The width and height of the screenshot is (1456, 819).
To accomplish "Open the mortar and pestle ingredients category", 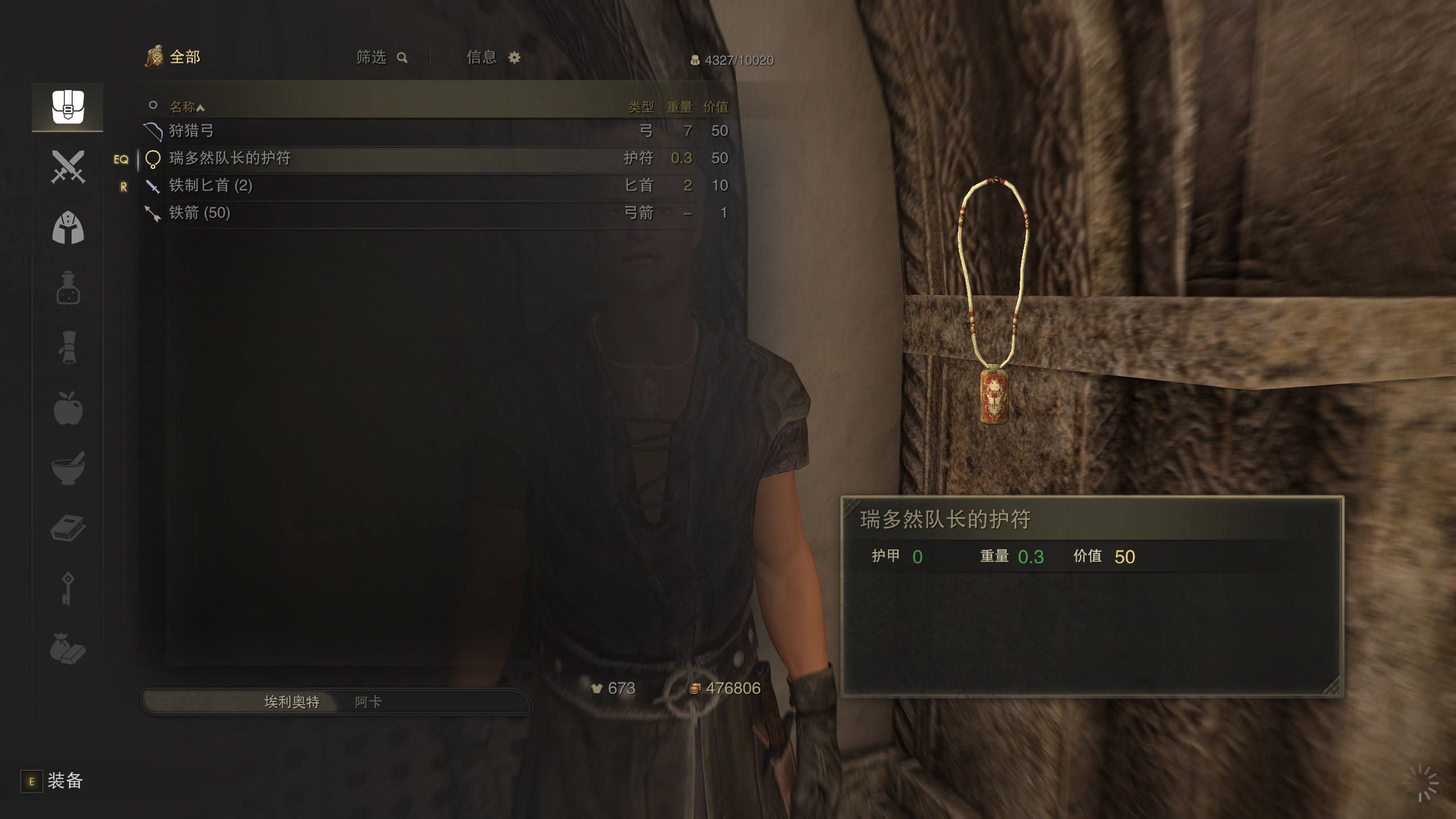I will 68,469.
